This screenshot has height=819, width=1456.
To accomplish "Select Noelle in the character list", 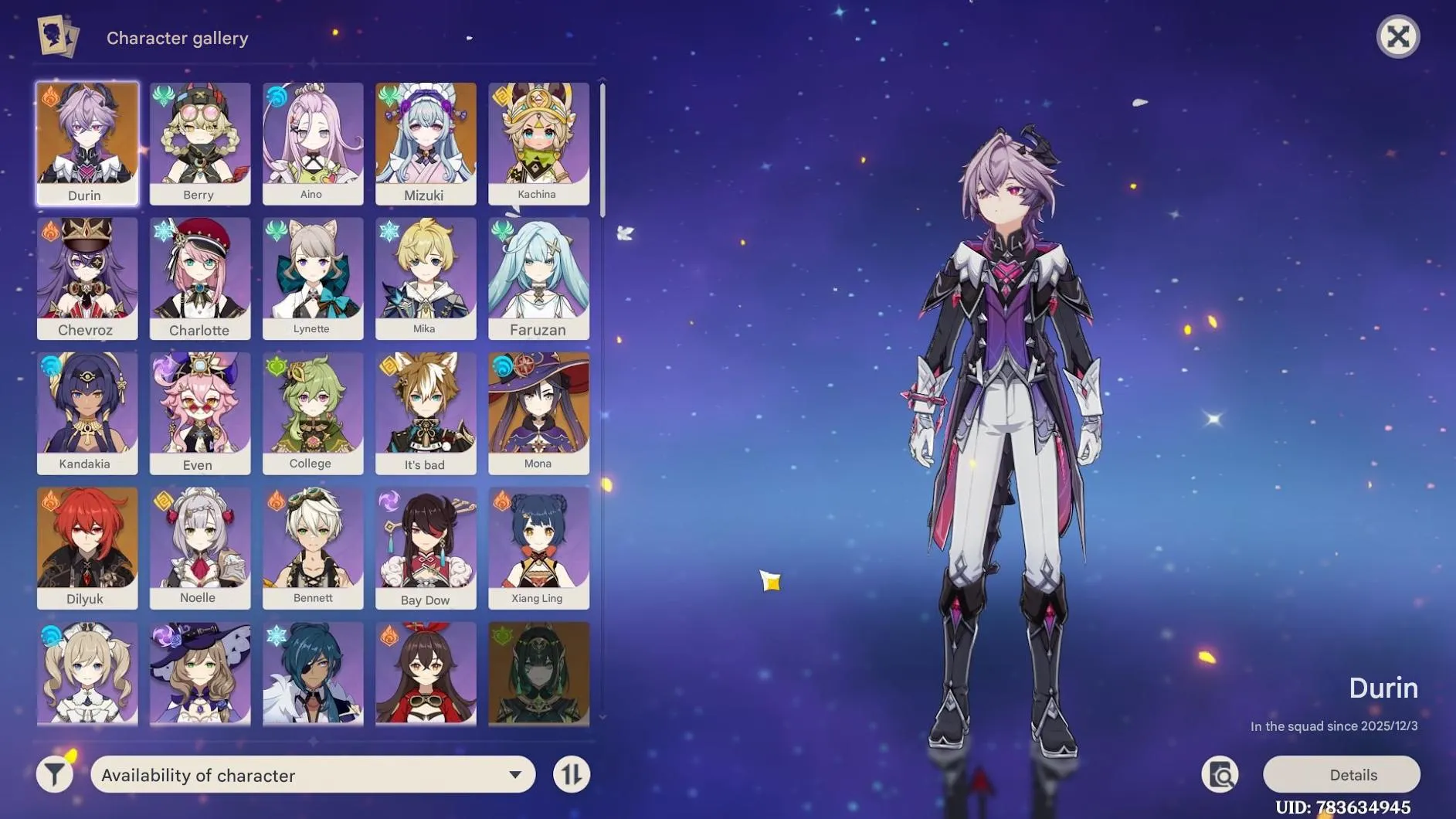I will tap(199, 546).
